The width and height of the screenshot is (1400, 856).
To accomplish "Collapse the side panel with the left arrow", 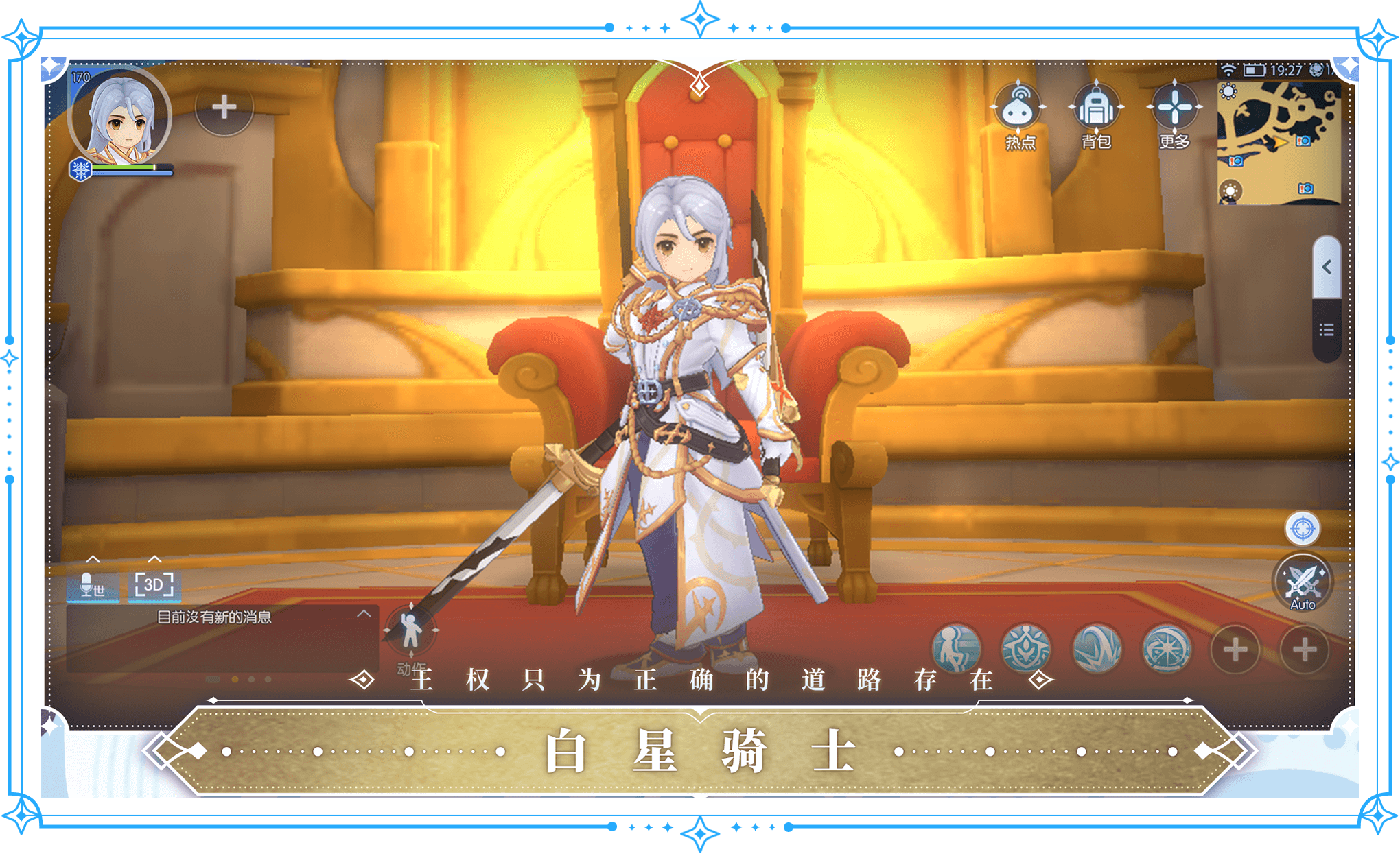I will [1327, 267].
